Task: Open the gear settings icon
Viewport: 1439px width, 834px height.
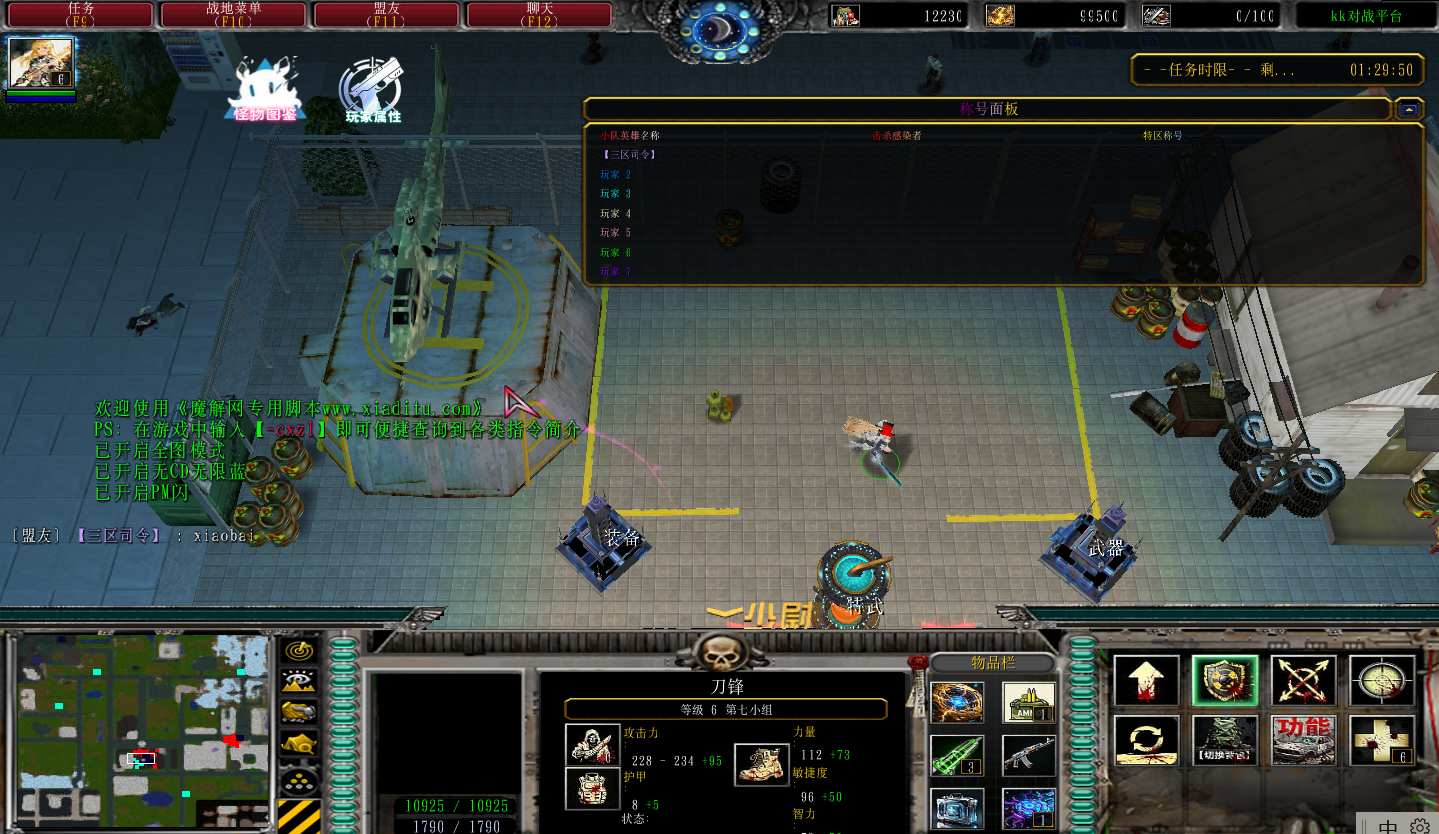Action: point(1420,826)
